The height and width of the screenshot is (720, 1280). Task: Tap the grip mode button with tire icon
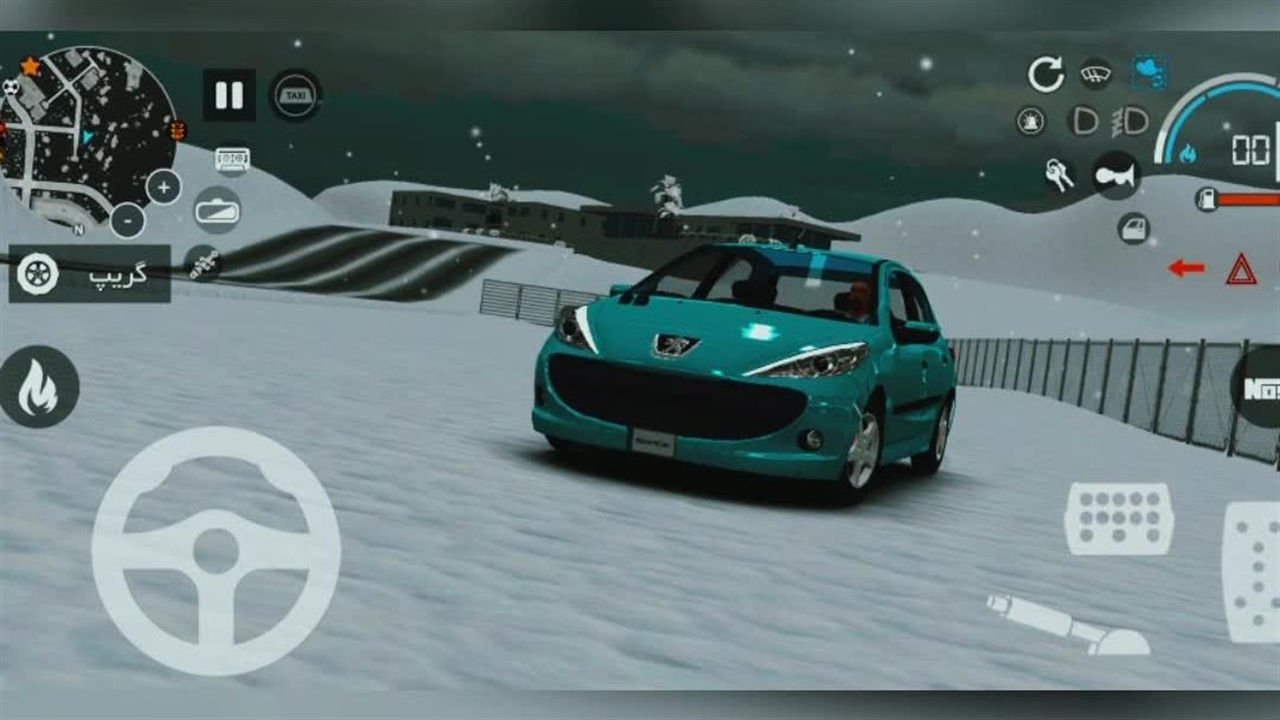coord(89,274)
